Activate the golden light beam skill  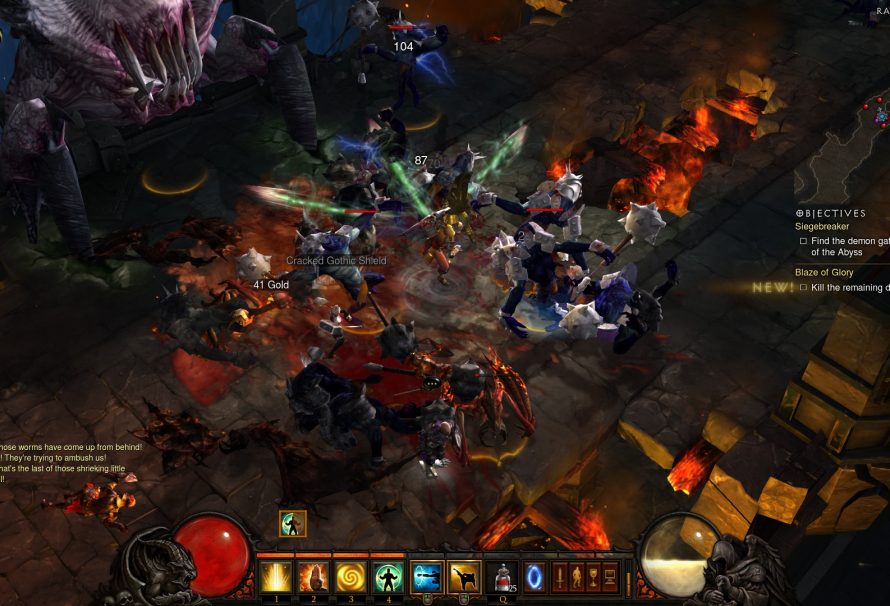tap(274, 578)
